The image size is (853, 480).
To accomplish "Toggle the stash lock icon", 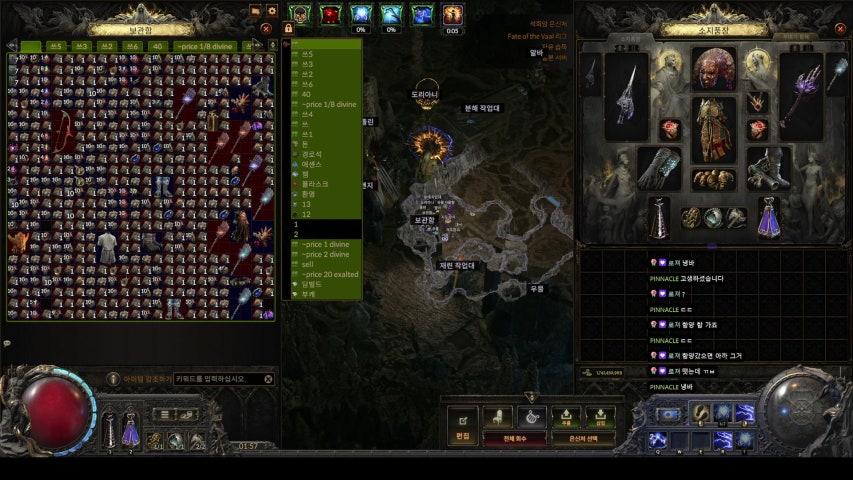I will [288, 29].
